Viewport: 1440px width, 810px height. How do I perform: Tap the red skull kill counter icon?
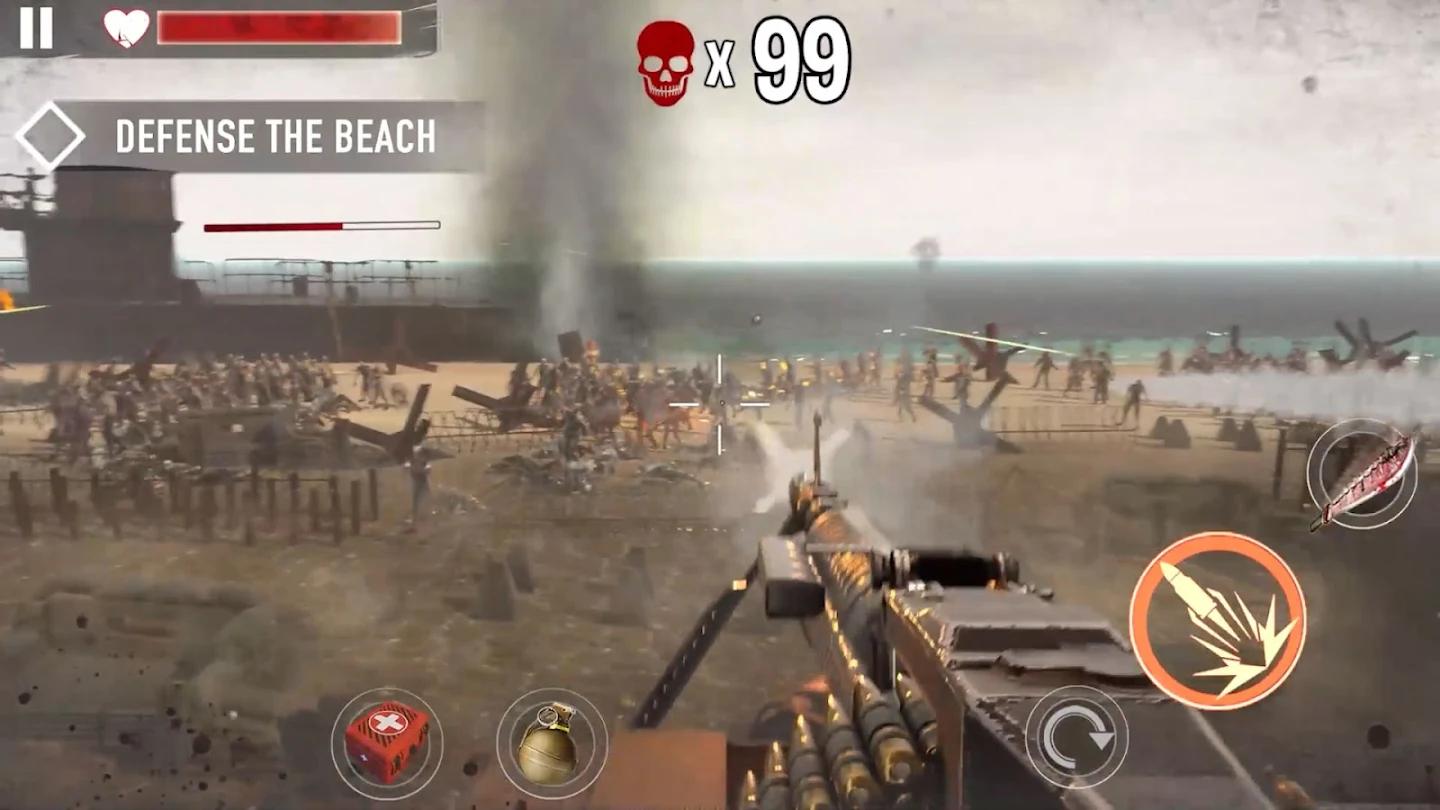point(665,60)
